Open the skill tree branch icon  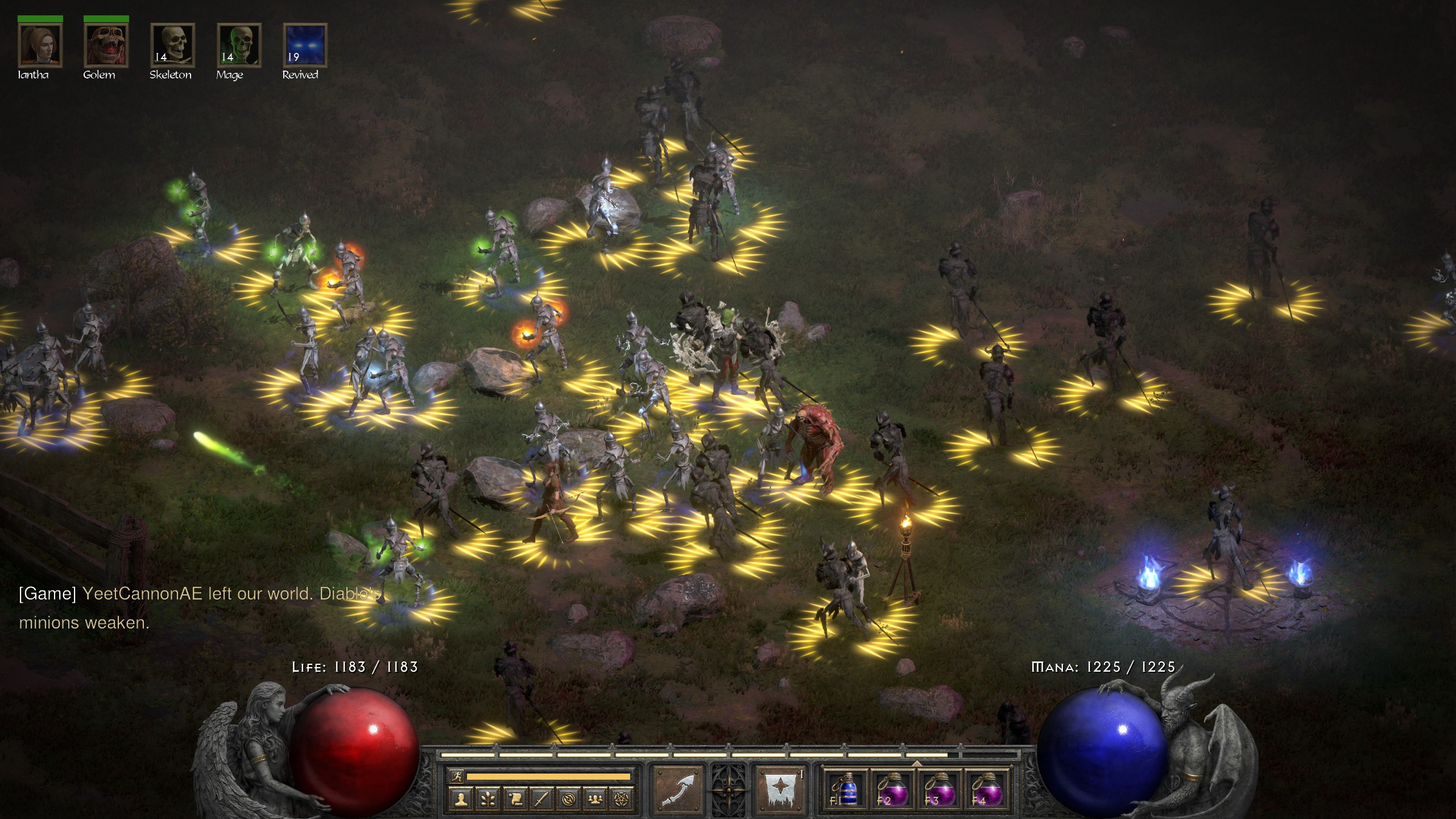488,800
